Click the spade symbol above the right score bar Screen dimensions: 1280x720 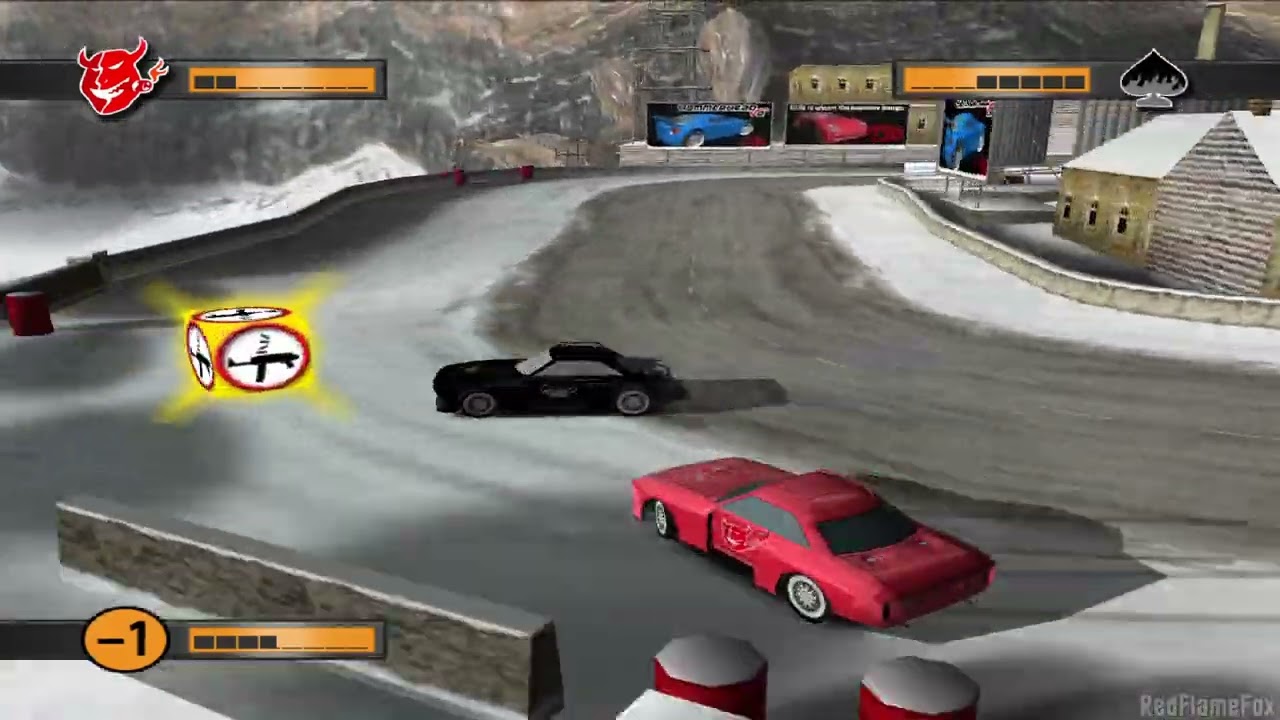1155,78
